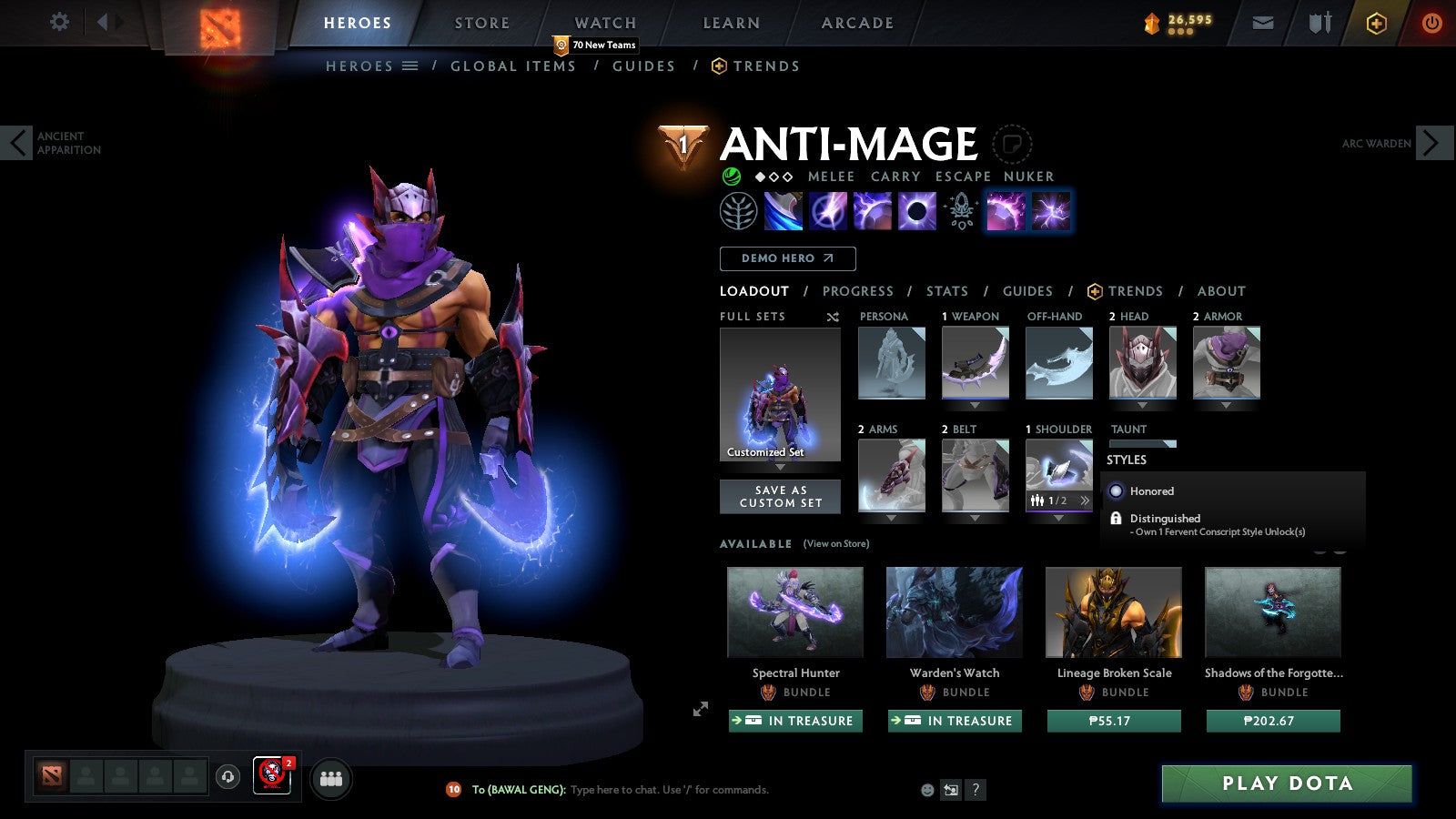Switch to the STATS tab

[x=946, y=291]
